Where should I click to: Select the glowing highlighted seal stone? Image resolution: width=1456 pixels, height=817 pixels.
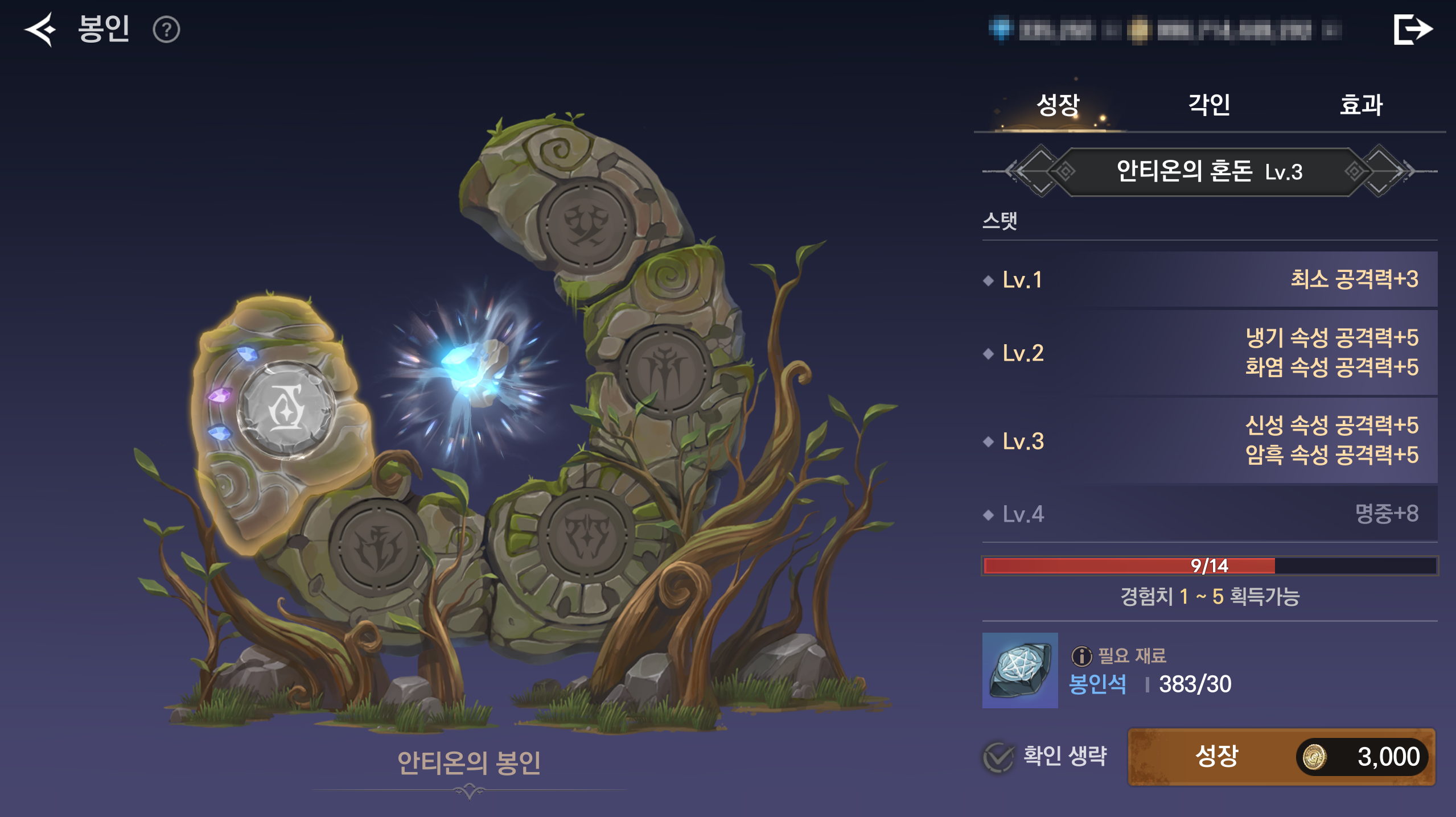(286, 410)
